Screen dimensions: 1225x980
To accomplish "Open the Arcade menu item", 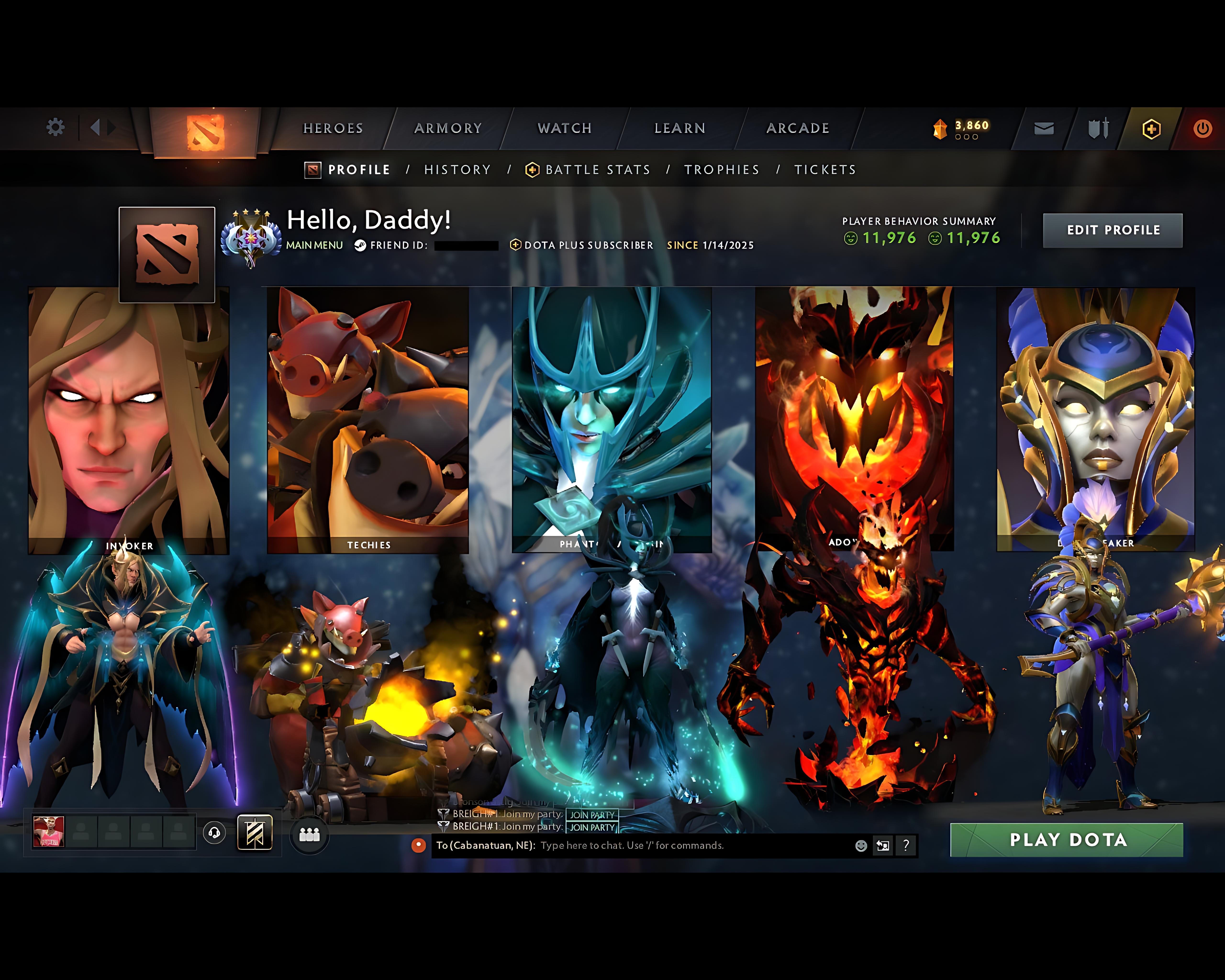I will pyautogui.click(x=798, y=128).
